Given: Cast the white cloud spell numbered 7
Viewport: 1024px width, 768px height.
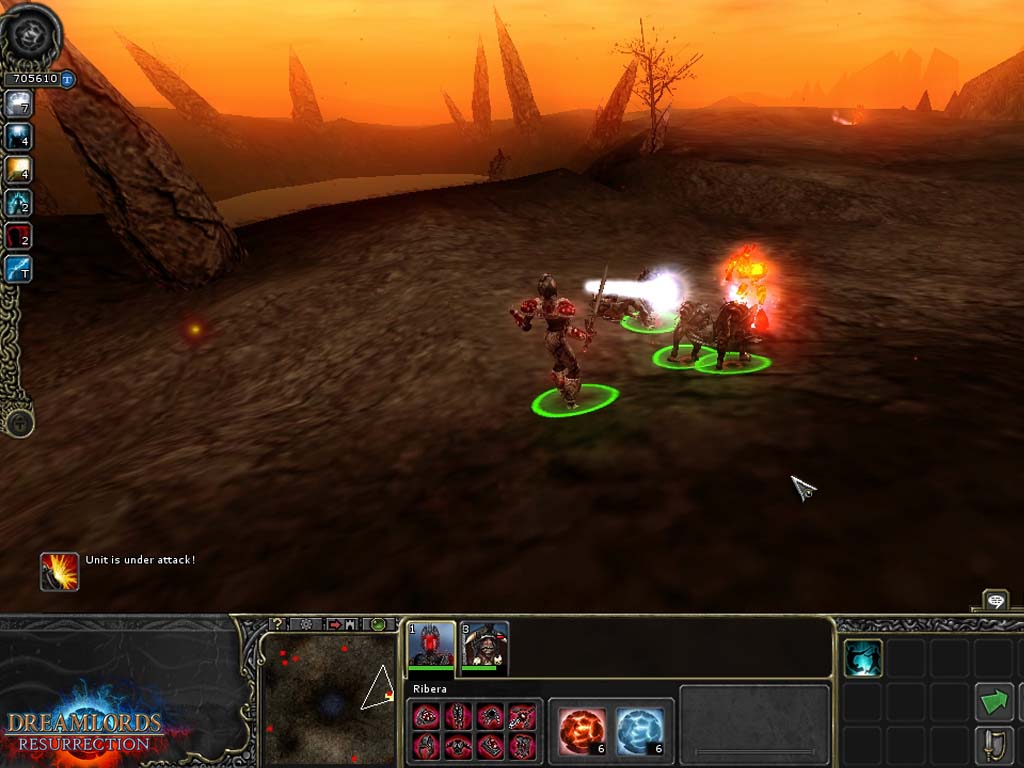Looking at the screenshot, I should [18, 104].
